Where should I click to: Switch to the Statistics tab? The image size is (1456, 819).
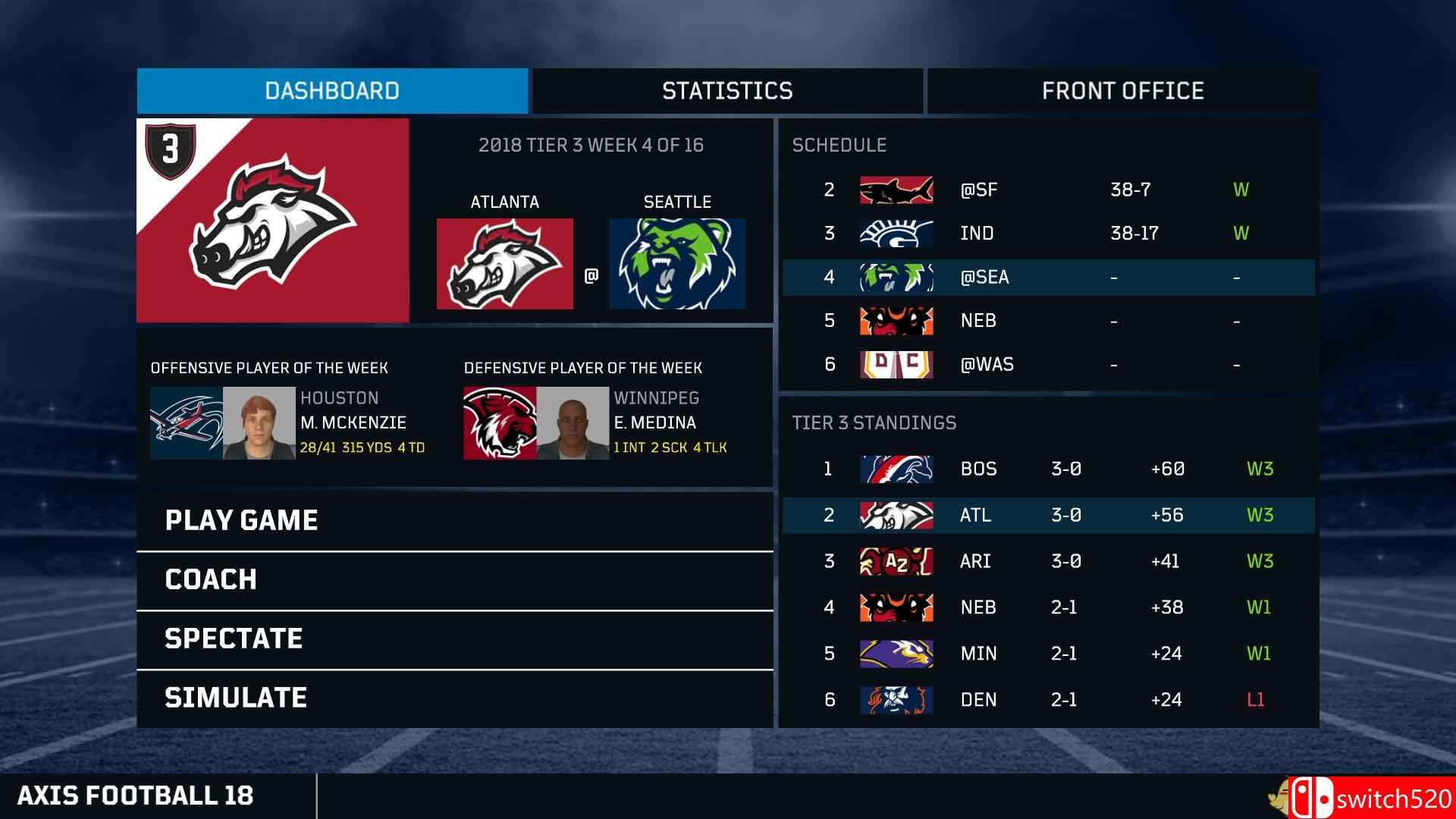pyautogui.click(x=727, y=91)
